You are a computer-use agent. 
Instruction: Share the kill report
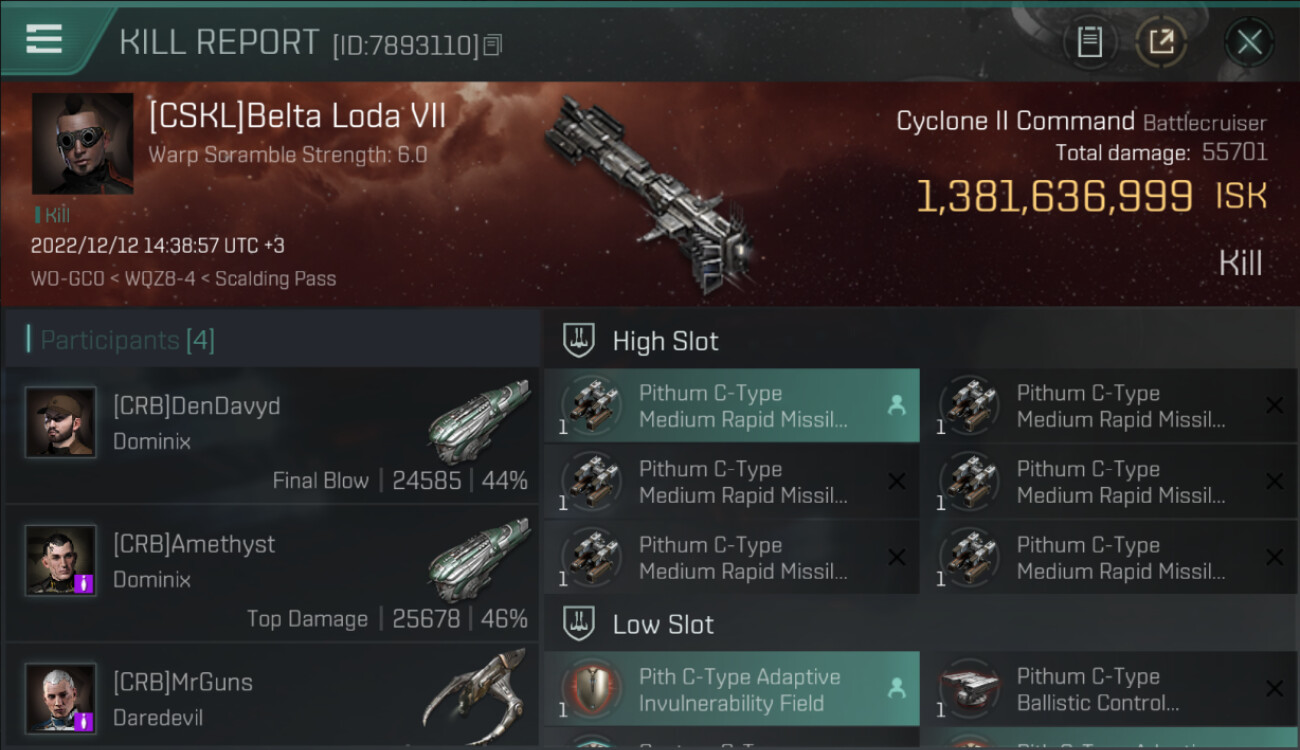(1161, 42)
